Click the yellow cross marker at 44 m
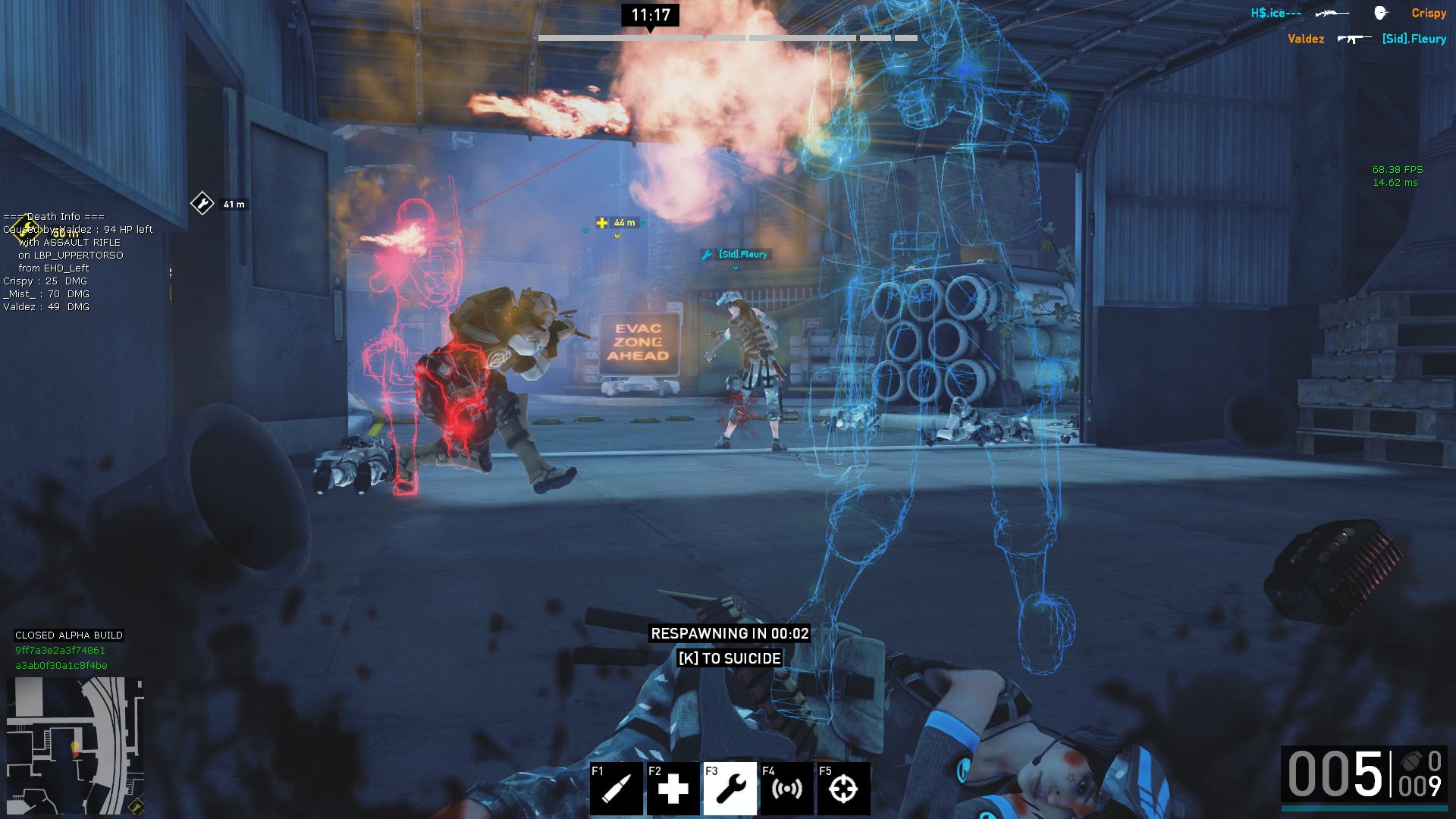Screen dimensions: 1456x819 point(602,222)
